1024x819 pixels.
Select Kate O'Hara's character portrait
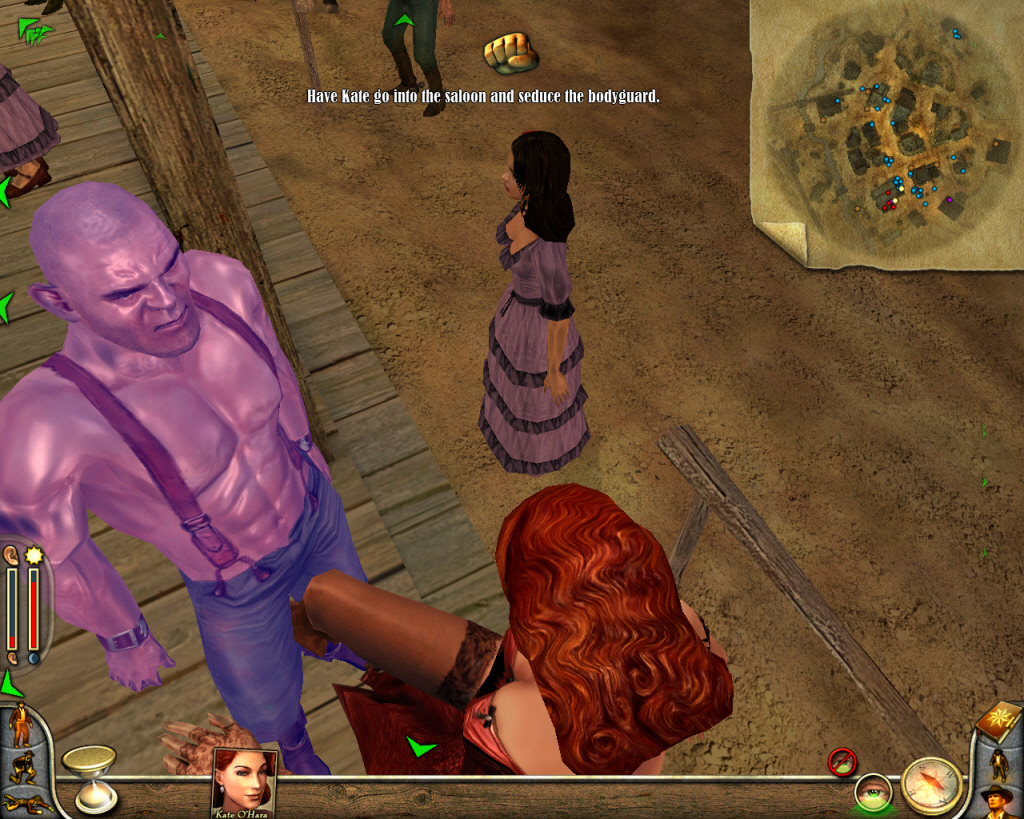[x=244, y=780]
